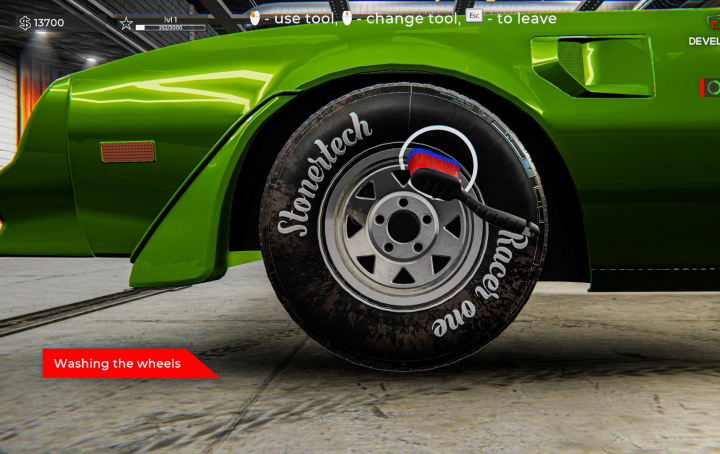Select the star level icon
Image resolution: width=720 pixels, height=454 pixels.
click(126, 23)
